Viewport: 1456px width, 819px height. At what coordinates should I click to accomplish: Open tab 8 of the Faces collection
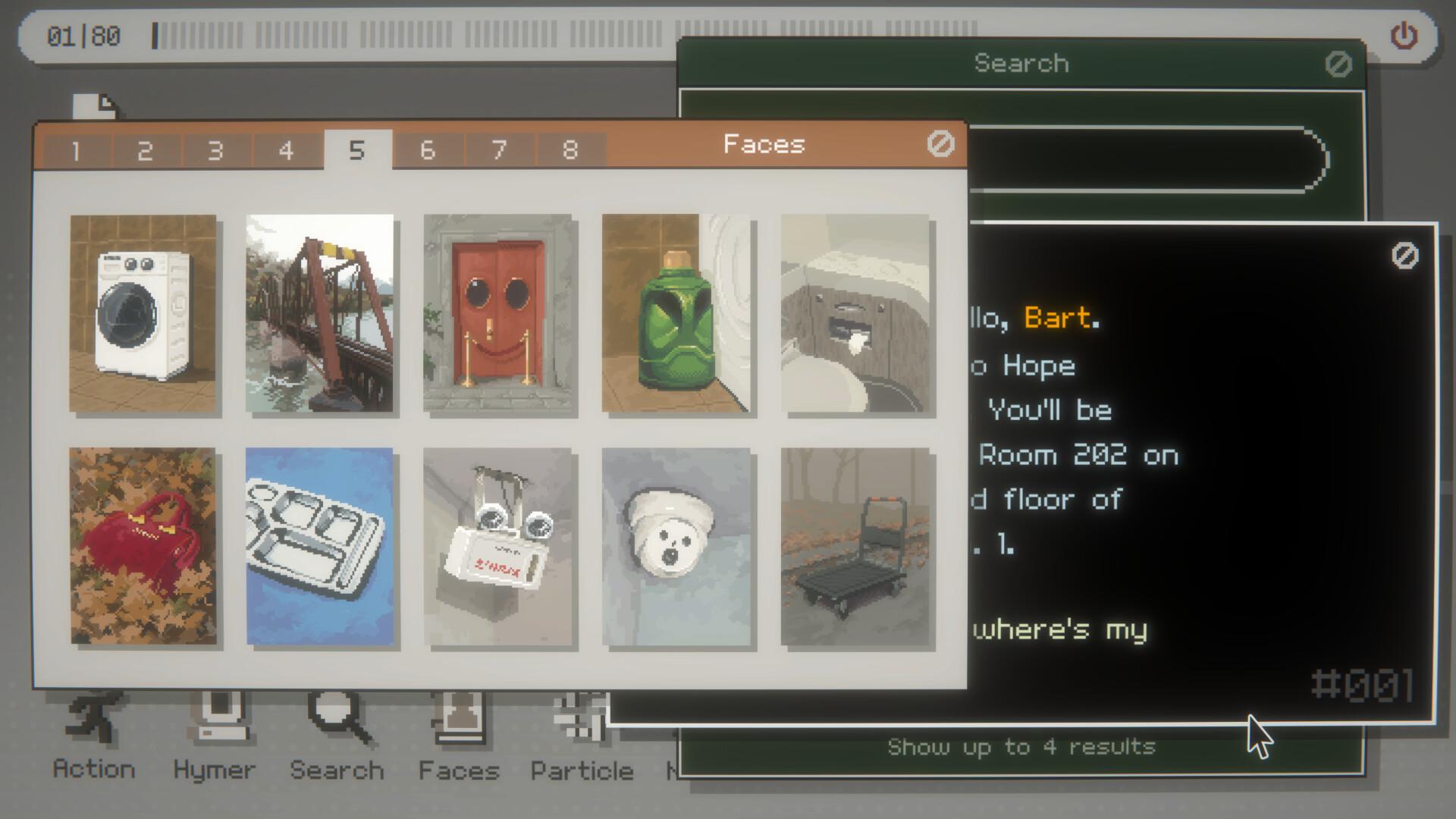569,149
